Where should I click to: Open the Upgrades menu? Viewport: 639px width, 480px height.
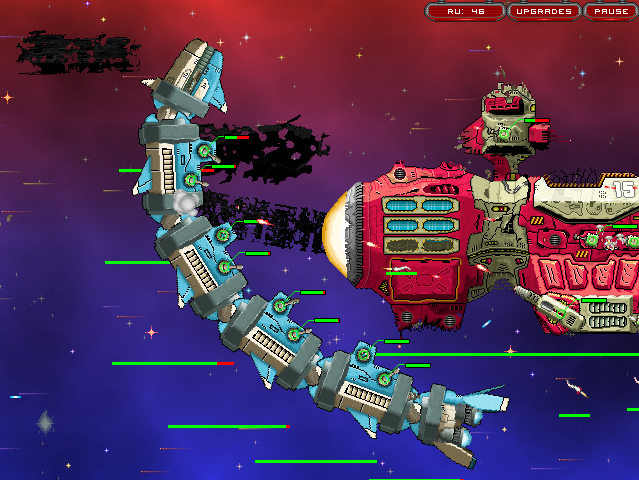[544, 12]
